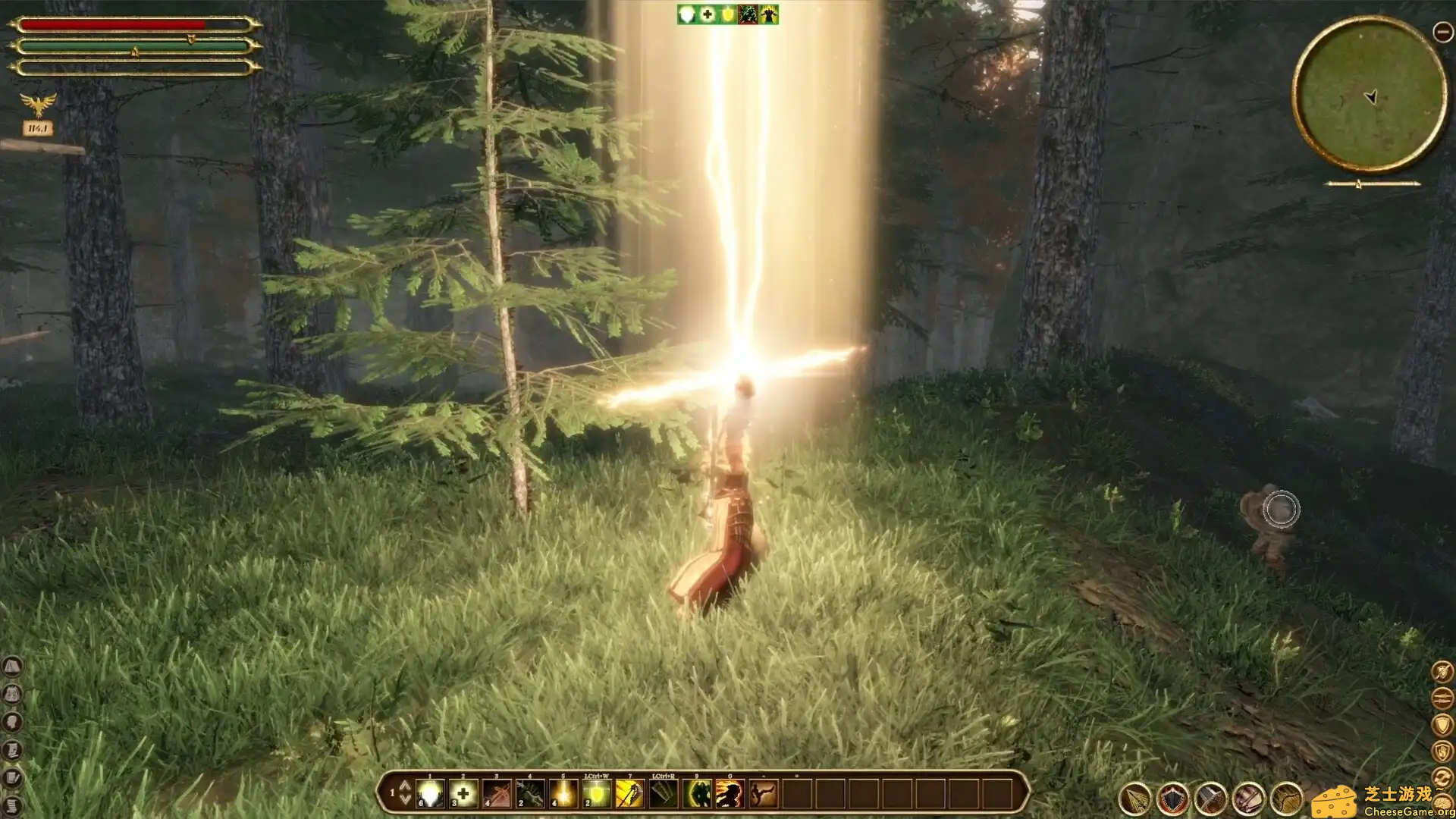The width and height of the screenshot is (1456, 819).
Task: Activate the golden light burst ability in slot 5
Action: coord(563,794)
